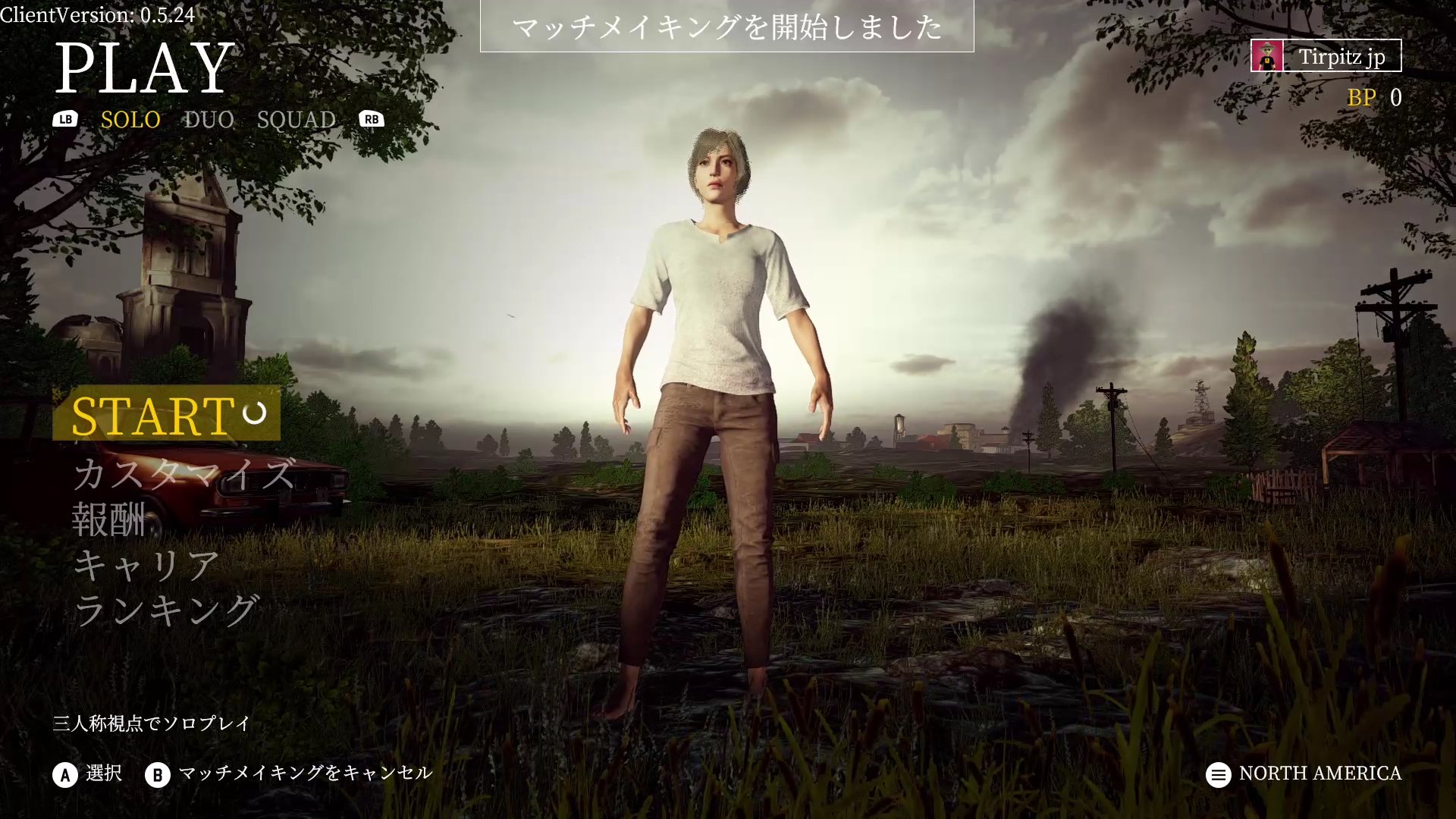Click the hamburger icon beside NORTH AMERICA
The image size is (1456, 819).
1219,774
